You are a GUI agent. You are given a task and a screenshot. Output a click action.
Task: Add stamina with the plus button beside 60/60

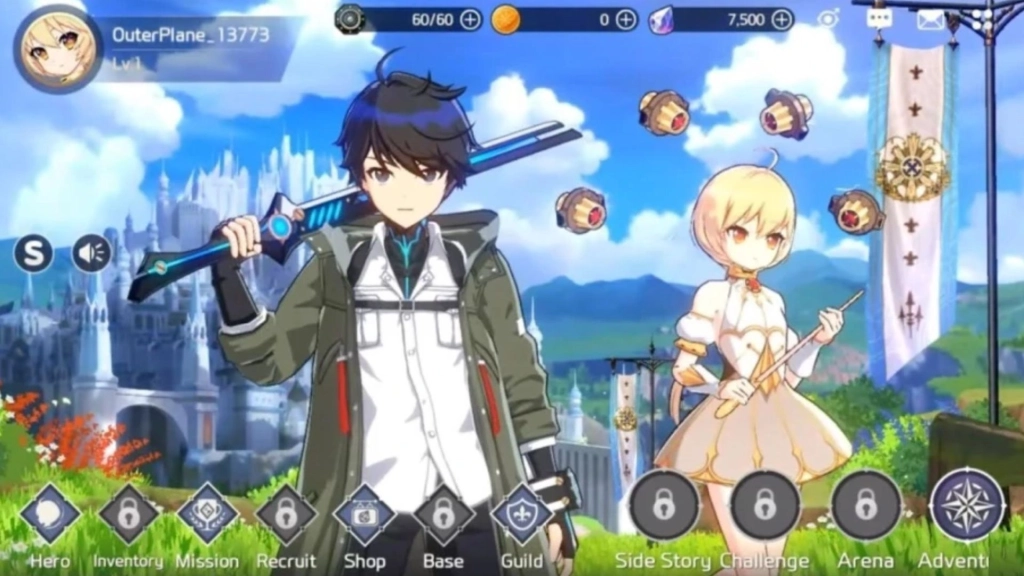(470, 19)
